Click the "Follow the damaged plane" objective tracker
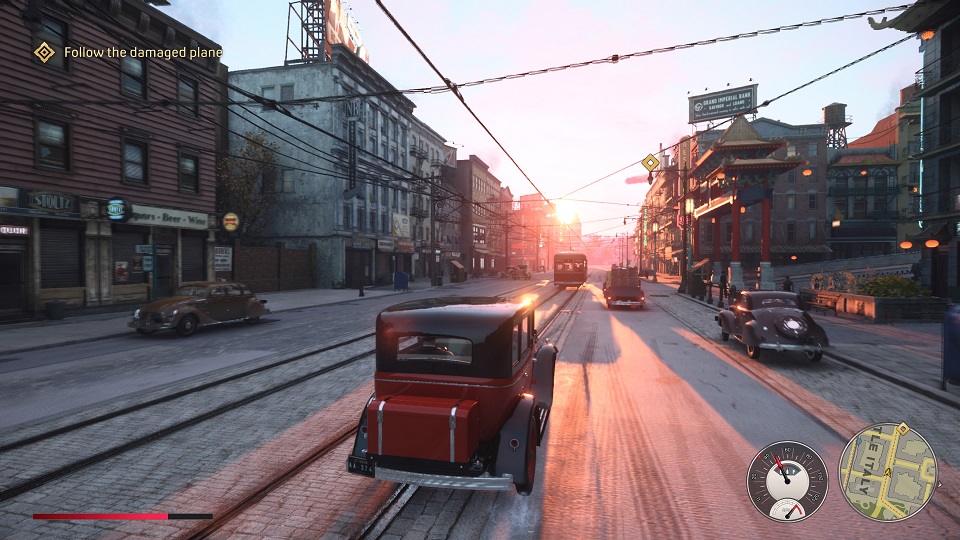 click(142, 52)
